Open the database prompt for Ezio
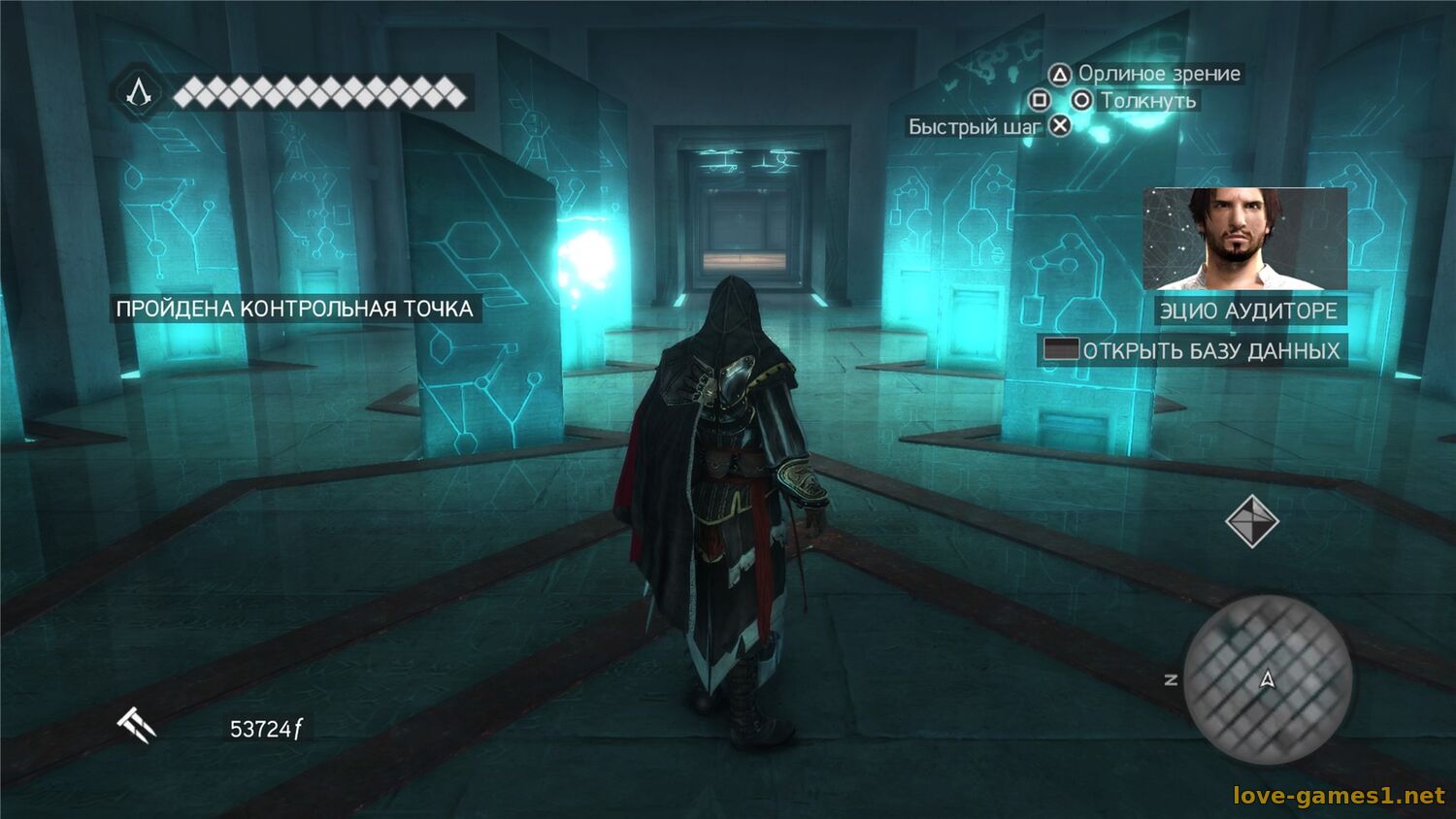Image resolution: width=1456 pixels, height=819 pixels. tap(1193, 350)
